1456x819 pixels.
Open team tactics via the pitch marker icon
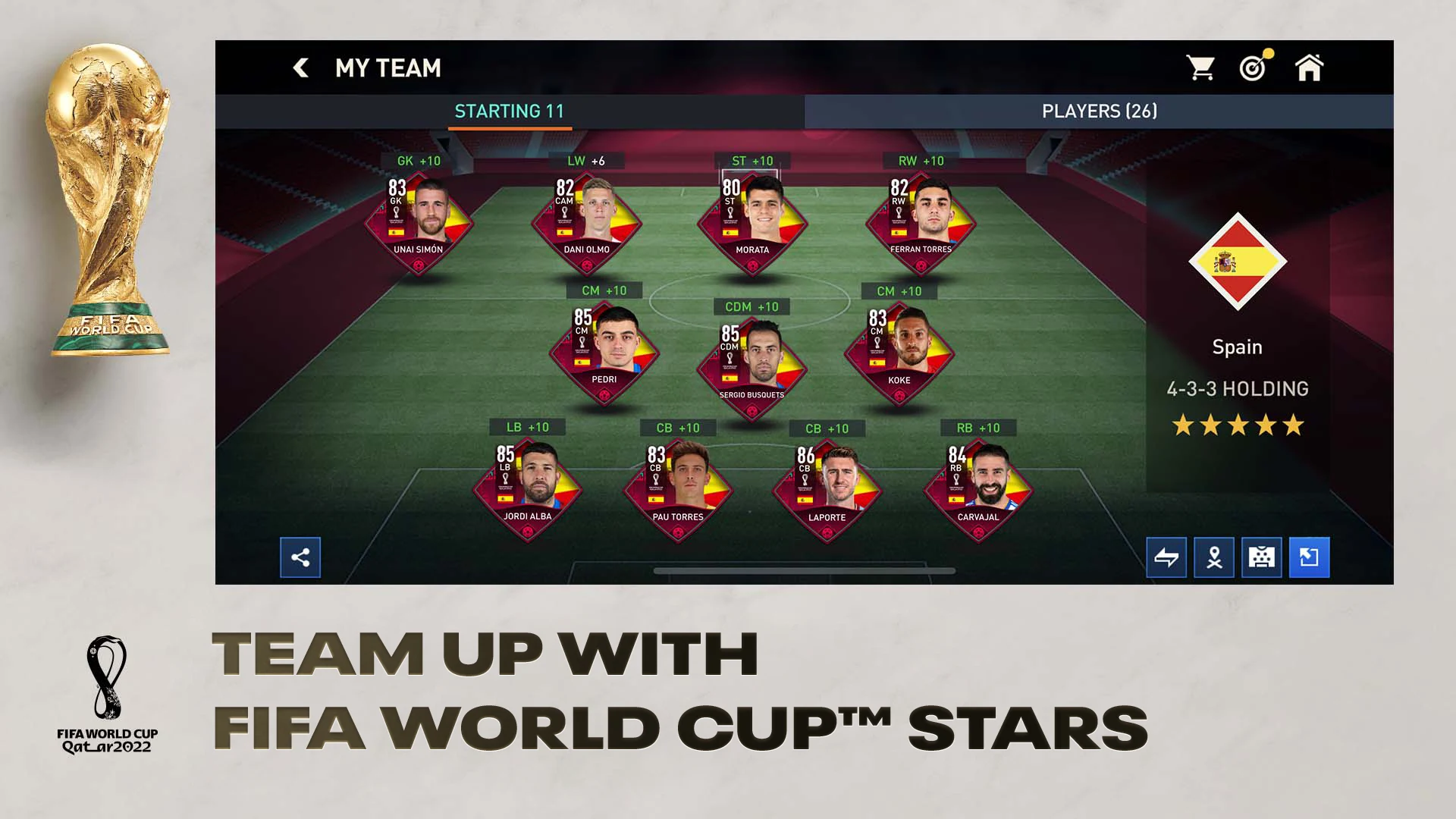point(1214,557)
